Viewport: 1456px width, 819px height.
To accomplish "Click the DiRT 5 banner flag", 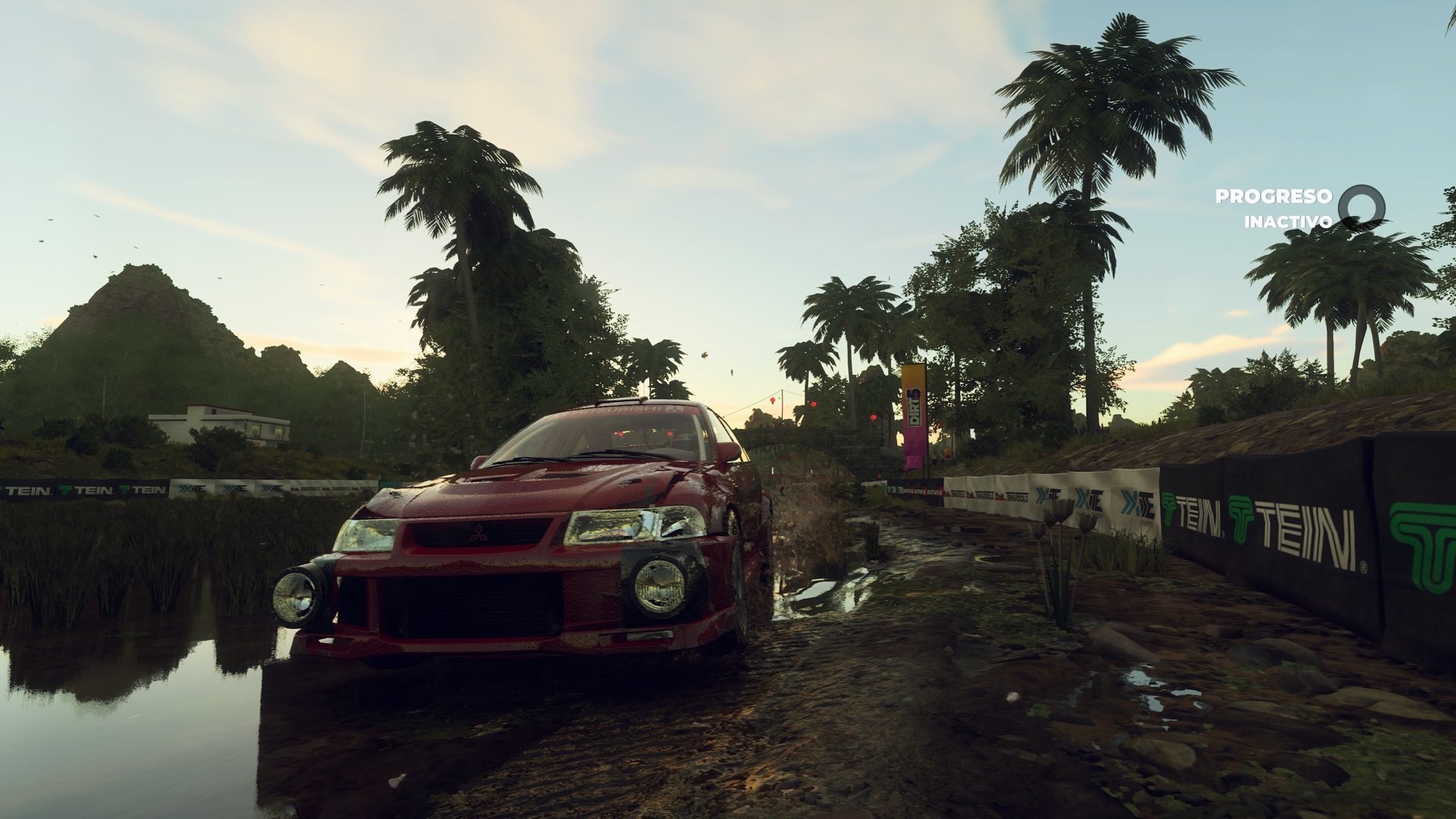I will pyautogui.click(x=913, y=406).
